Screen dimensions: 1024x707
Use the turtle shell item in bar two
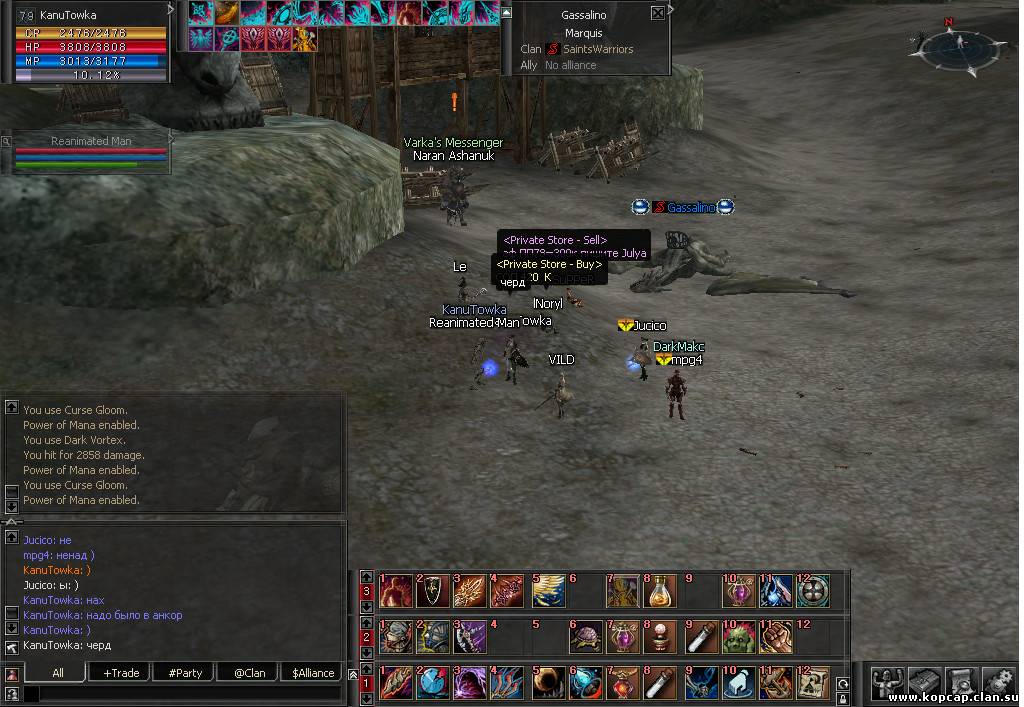[587, 637]
